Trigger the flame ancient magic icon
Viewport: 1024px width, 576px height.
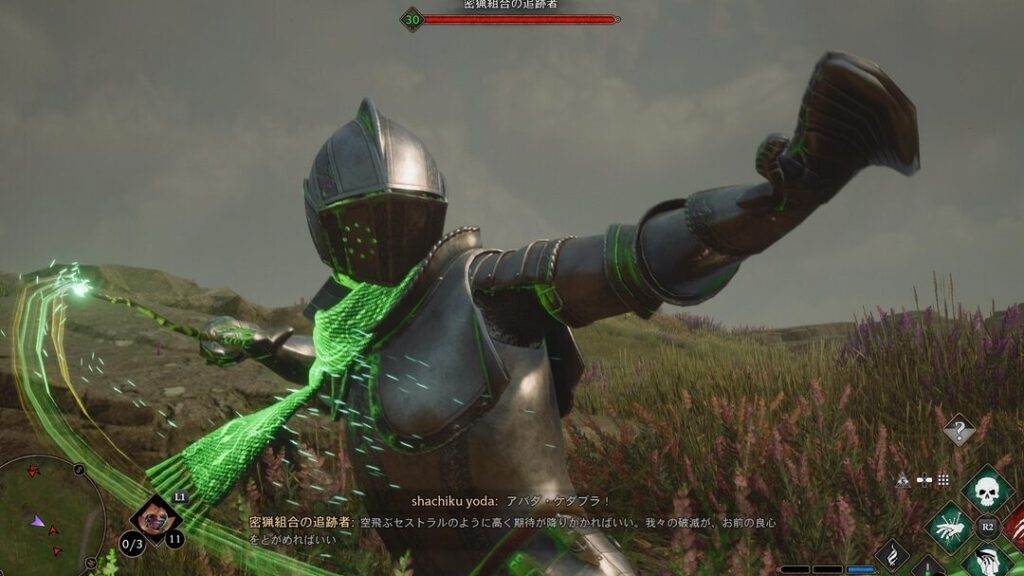[x=892, y=556]
